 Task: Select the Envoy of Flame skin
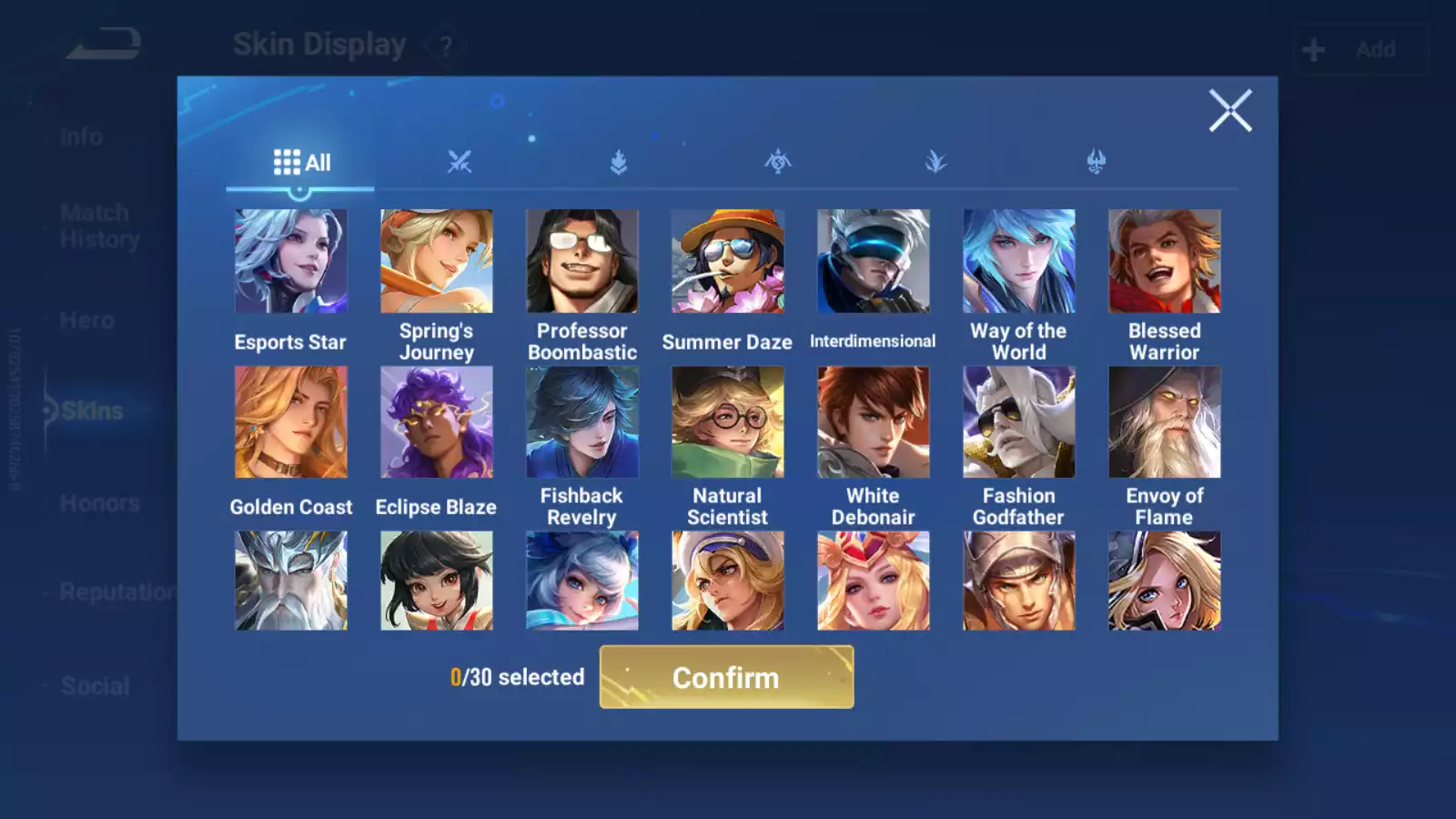click(1164, 422)
